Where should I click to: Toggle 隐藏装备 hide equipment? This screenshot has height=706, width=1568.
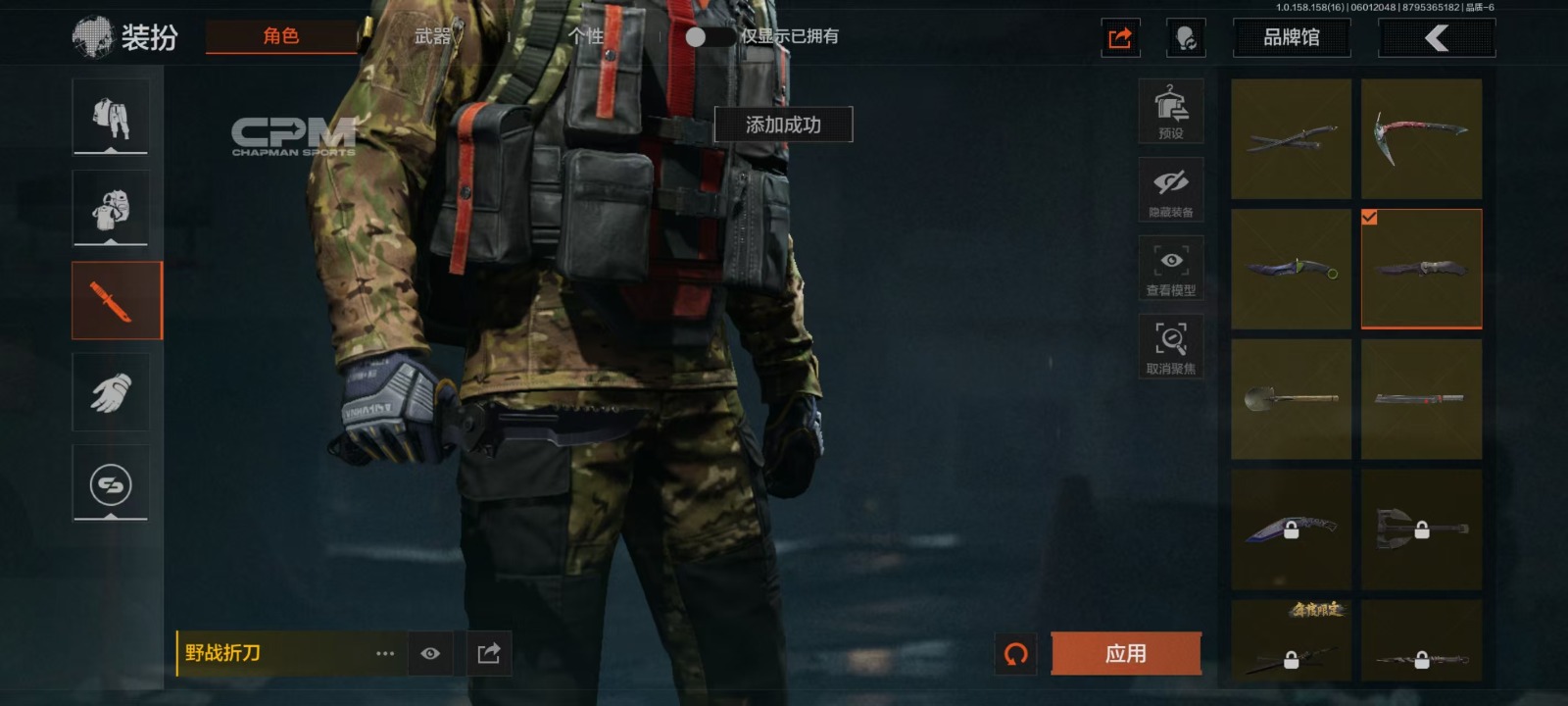click(1171, 190)
